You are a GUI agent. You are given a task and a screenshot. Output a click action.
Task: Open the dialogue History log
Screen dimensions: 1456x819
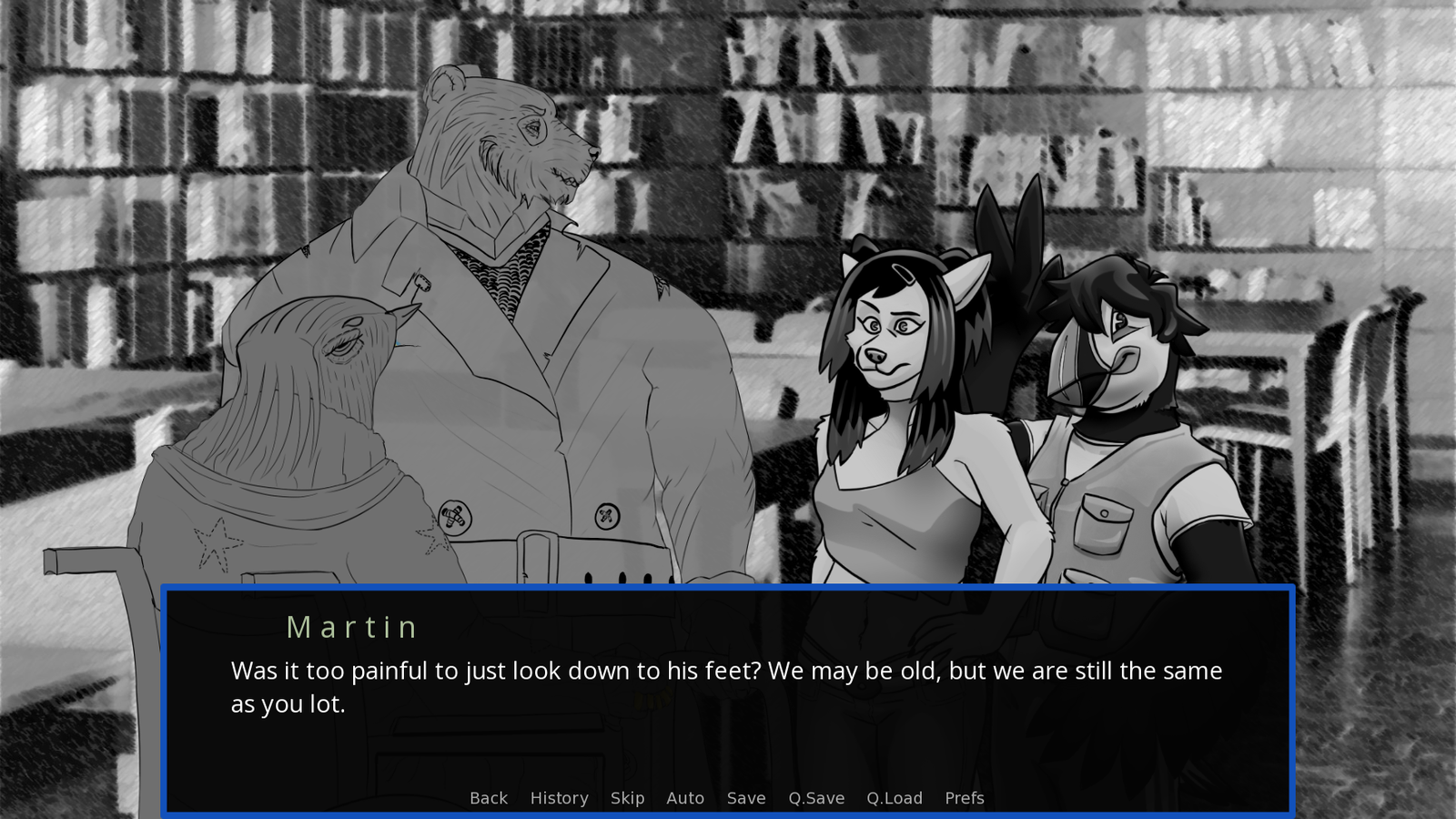coord(559,798)
